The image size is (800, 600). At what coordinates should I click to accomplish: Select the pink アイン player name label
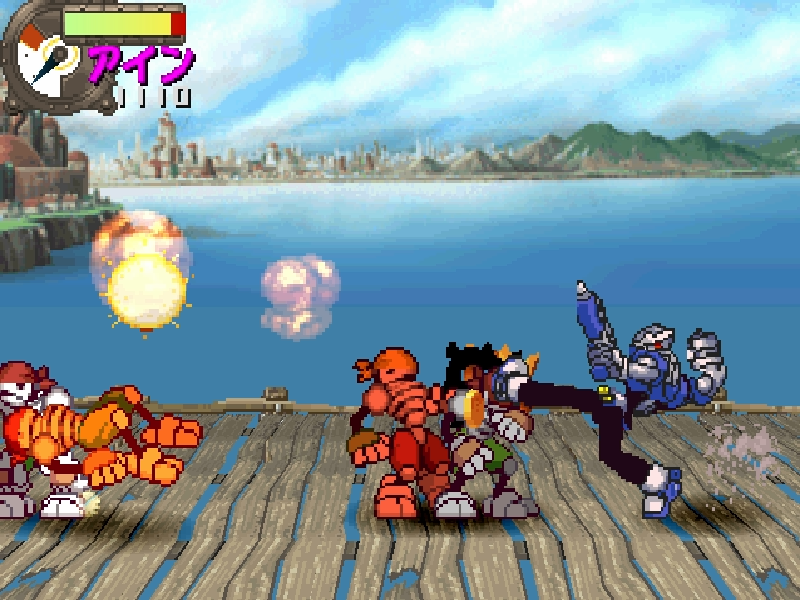tap(141, 64)
